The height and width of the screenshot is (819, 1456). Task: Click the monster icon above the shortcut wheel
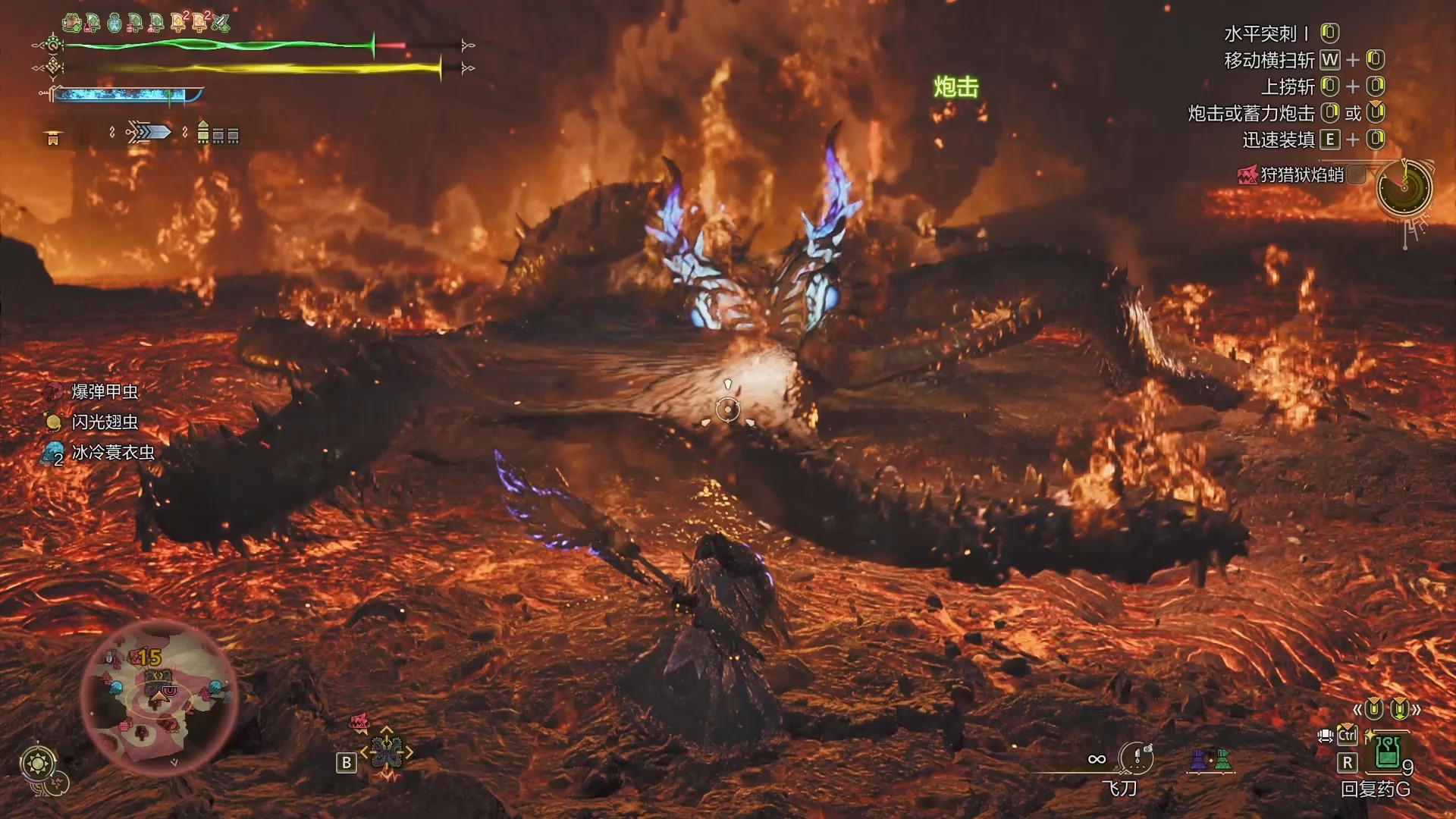point(359,721)
